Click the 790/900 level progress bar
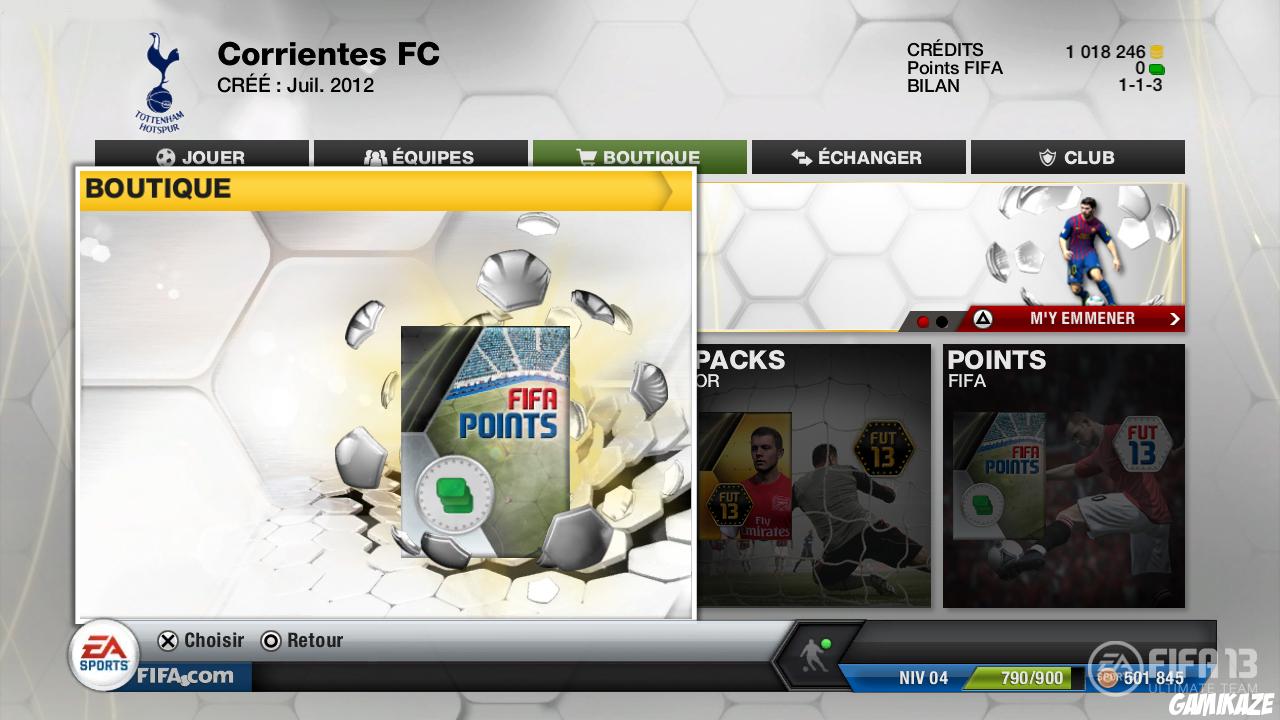 [1021, 677]
